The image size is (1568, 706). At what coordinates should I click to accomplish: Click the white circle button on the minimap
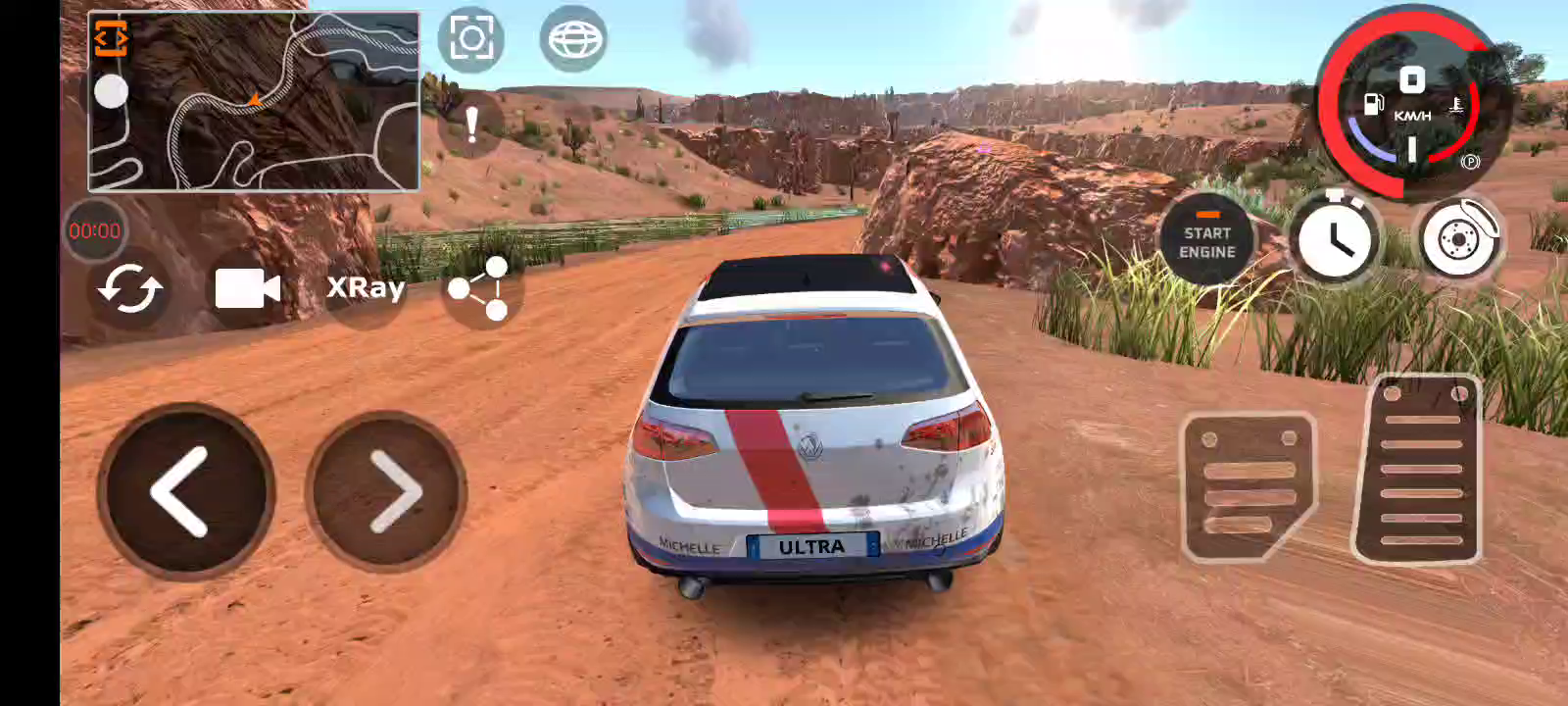[x=111, y=92]
